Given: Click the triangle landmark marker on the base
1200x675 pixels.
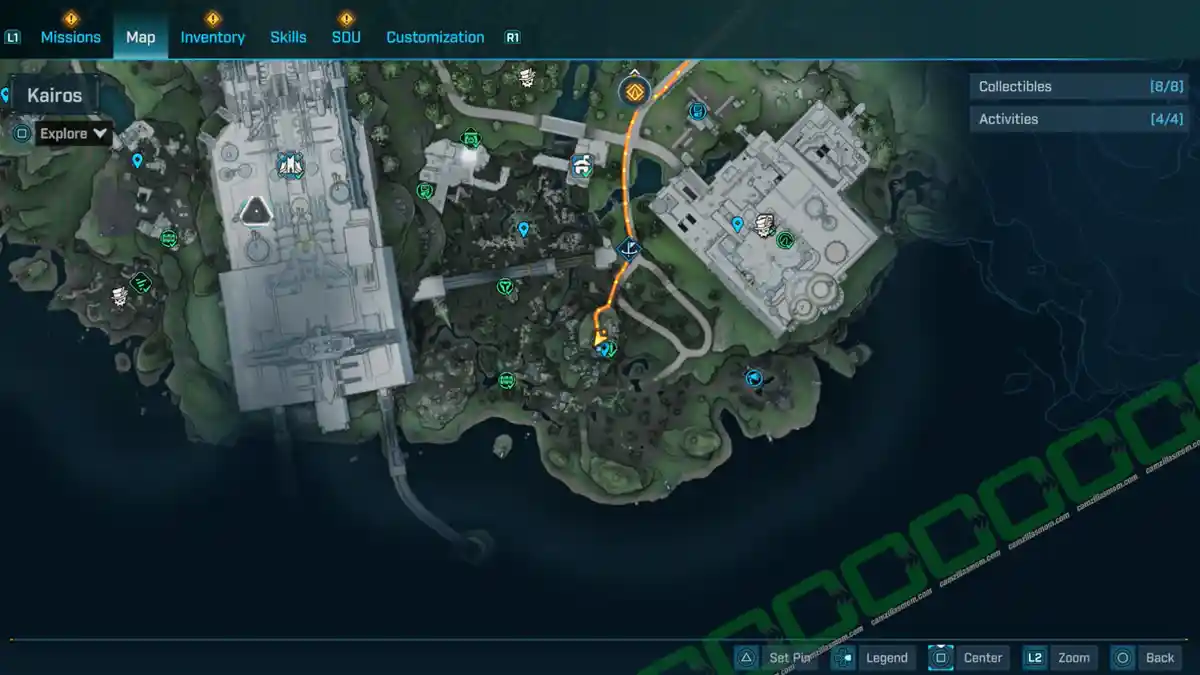Looking at the screenshot, I should pos(257,210).
